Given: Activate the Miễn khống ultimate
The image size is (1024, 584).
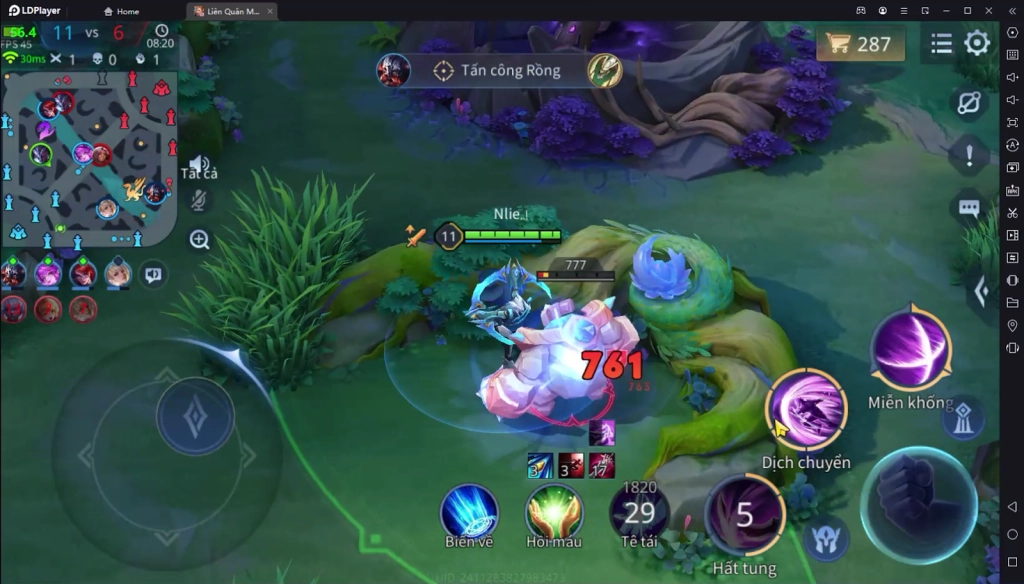Looking at the screenshot, I should [910, 349].
